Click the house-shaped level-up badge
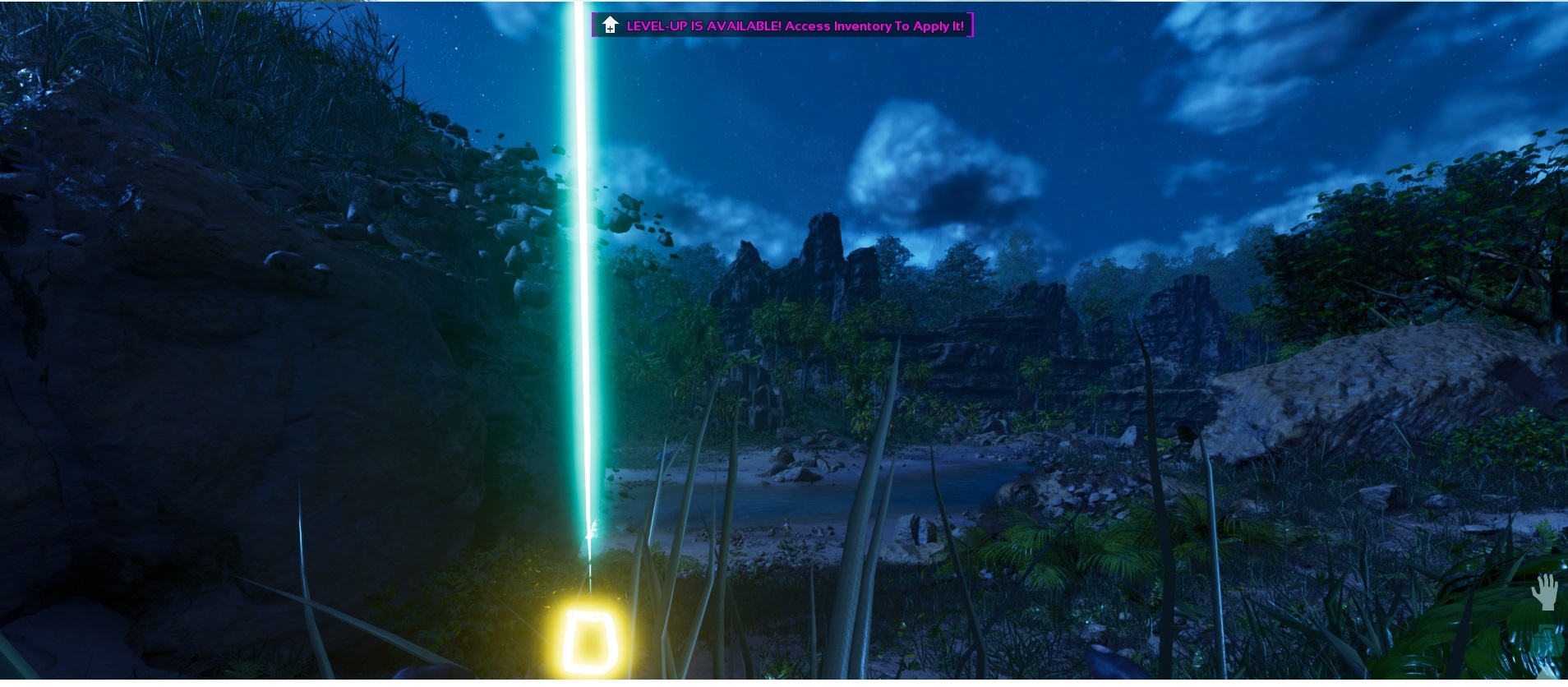Image resolution: width=1568 pixels, height=687 pixels. 608,24
